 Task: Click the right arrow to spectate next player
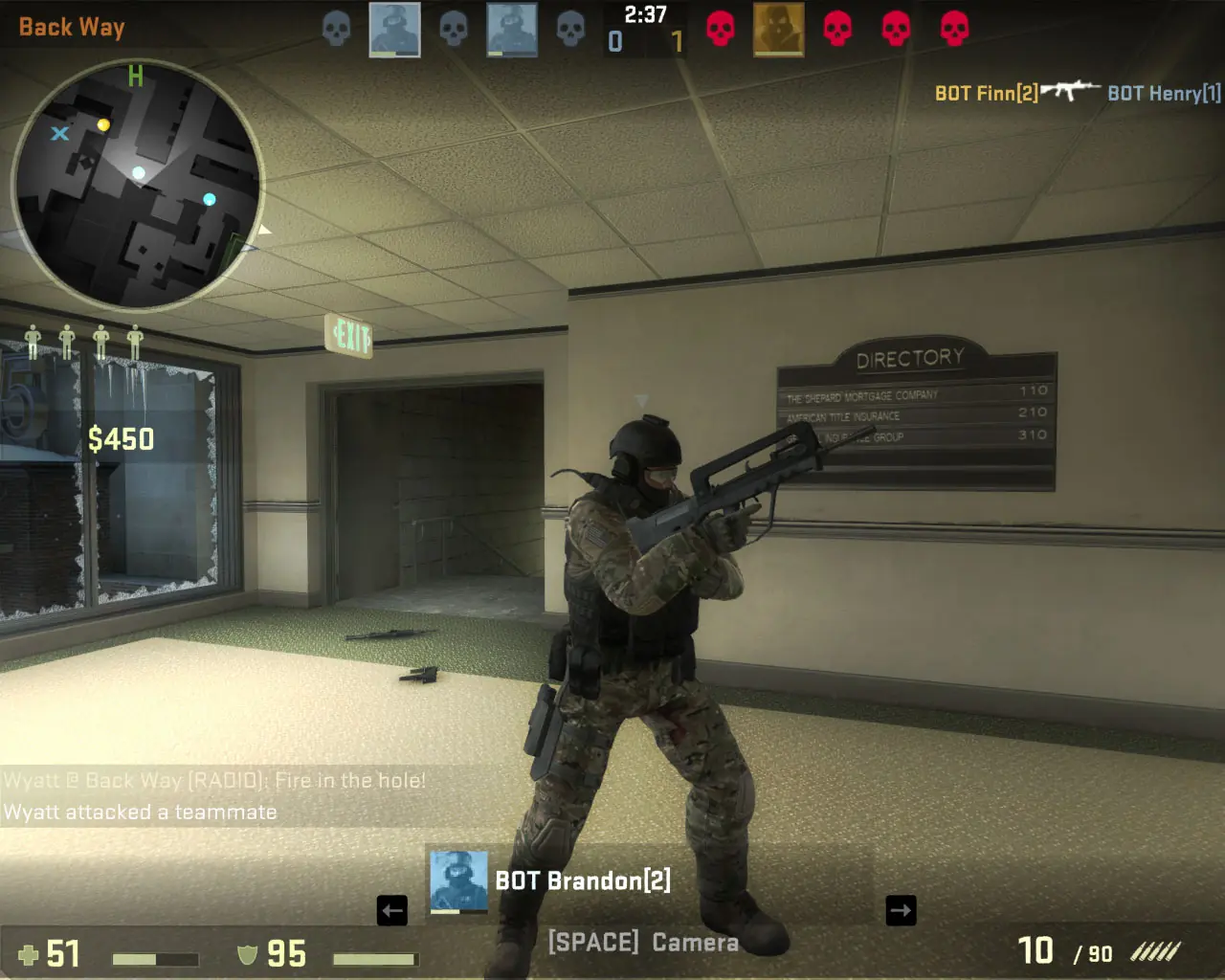pyautogui.click(x=900, y=911)
